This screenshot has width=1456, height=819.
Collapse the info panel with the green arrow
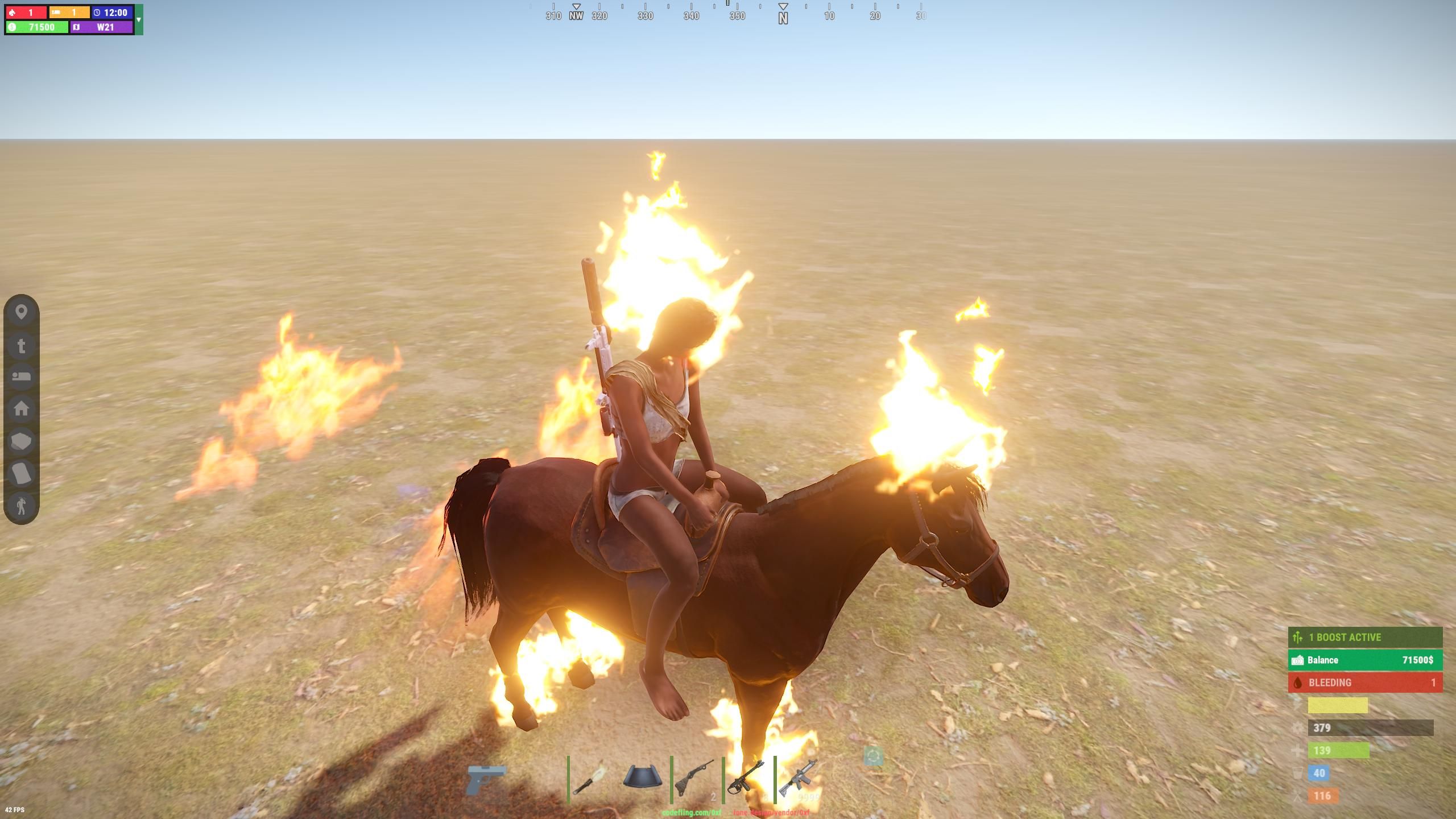[139, 20]
